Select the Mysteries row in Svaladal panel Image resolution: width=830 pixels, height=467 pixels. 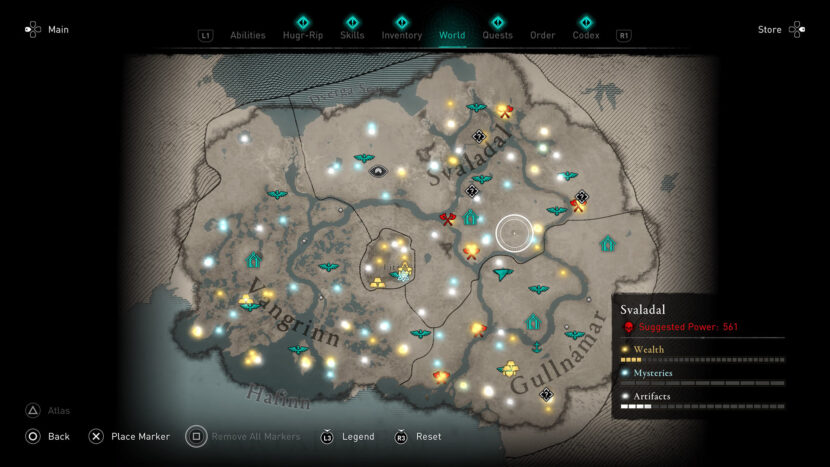pos(700,373)
